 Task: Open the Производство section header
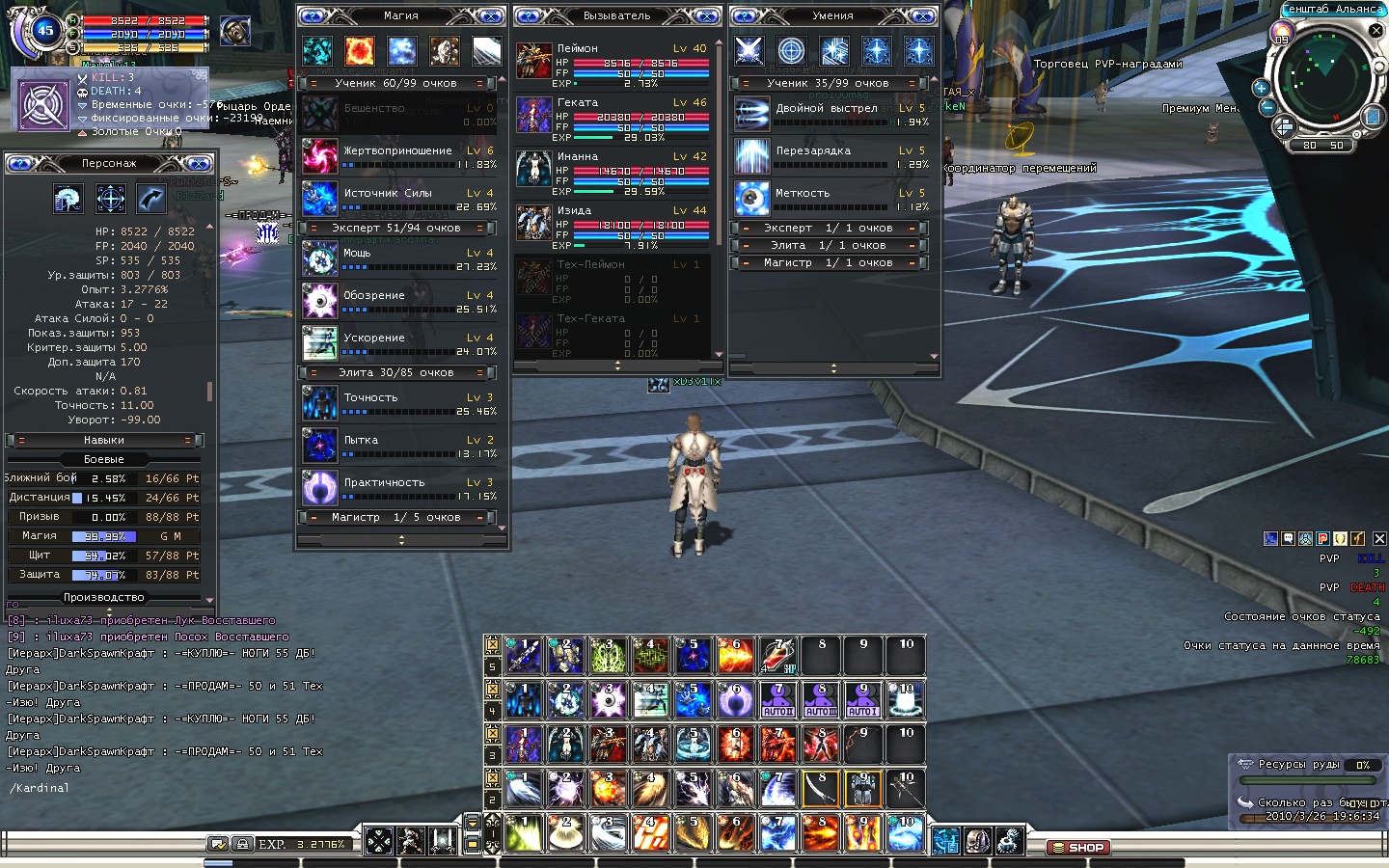(104, 597)
